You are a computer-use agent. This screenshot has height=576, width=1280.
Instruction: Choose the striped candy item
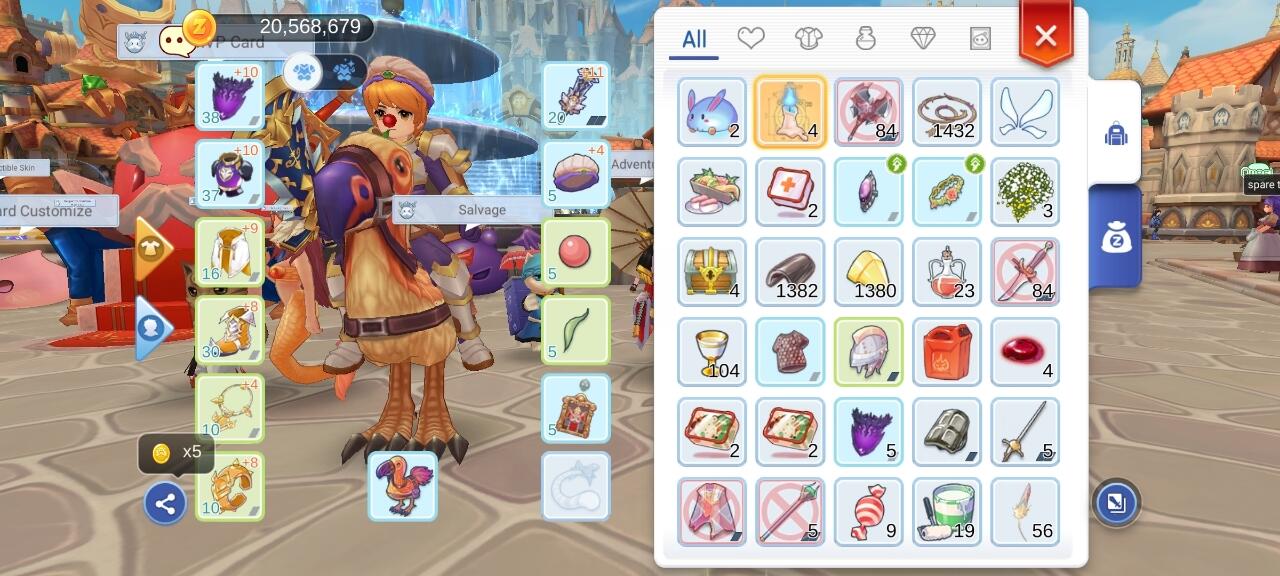coord(868,512)
